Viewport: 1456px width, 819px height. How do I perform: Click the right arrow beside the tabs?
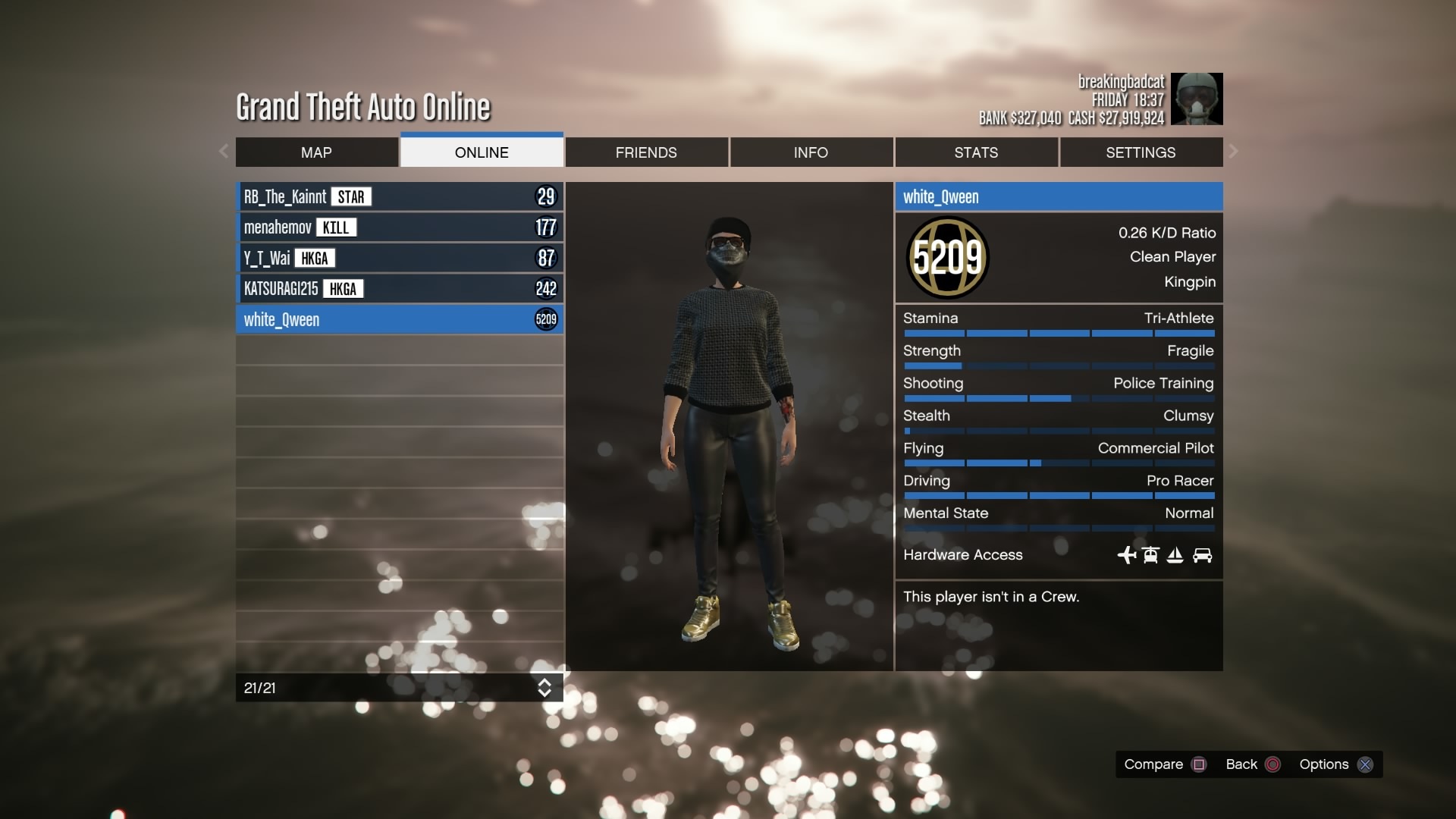pos(1234,151)
